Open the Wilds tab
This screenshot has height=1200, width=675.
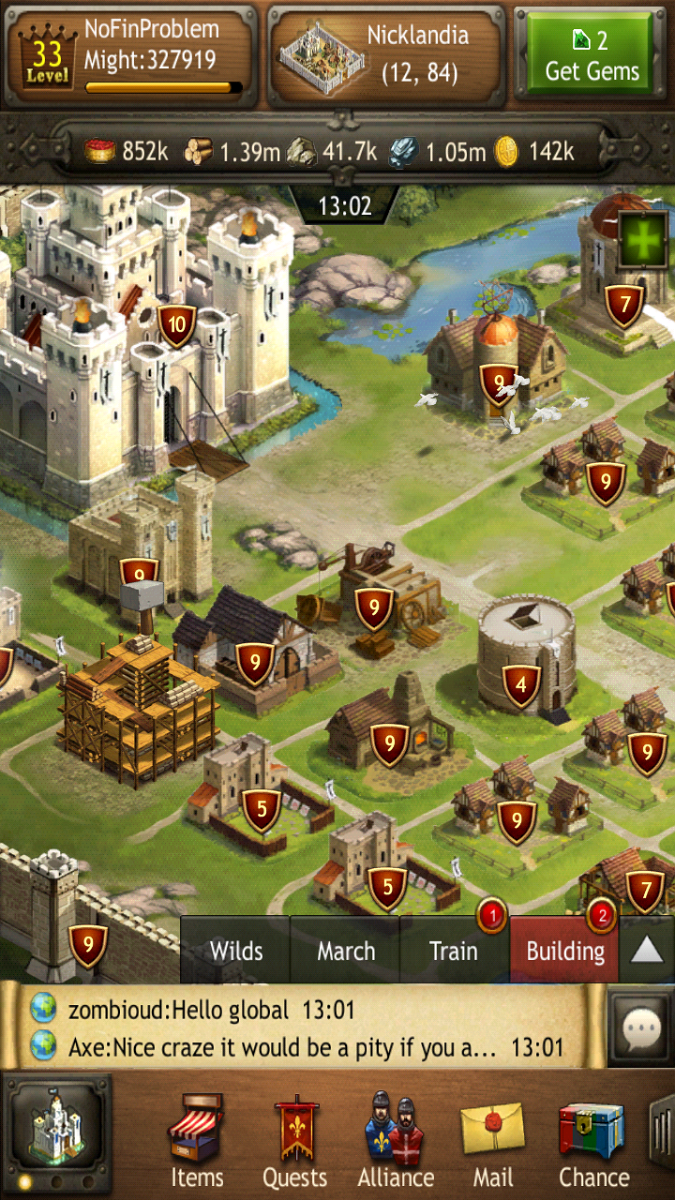(236, 950)
